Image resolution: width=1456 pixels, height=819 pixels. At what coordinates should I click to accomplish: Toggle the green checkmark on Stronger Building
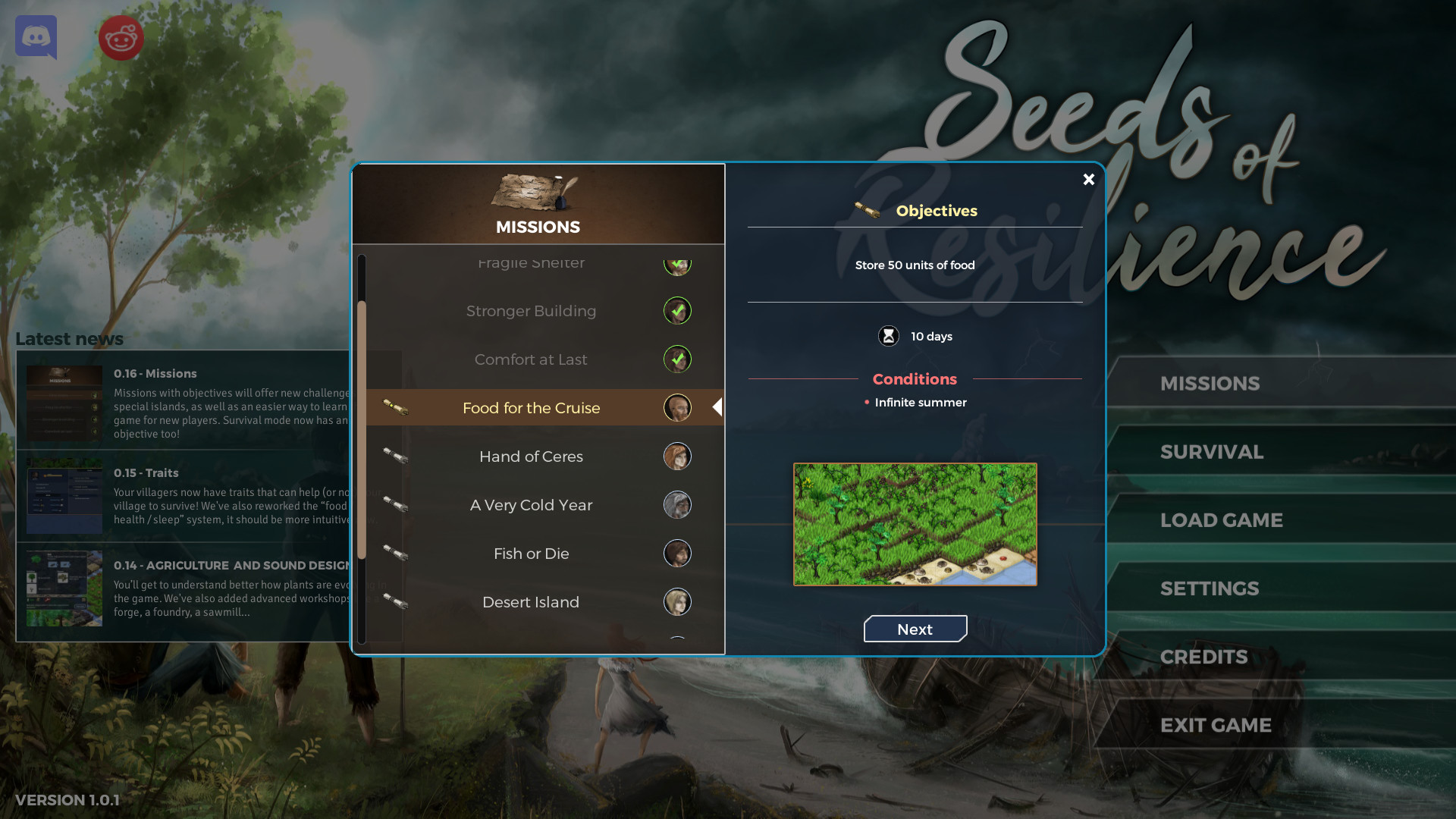(678, 310)
